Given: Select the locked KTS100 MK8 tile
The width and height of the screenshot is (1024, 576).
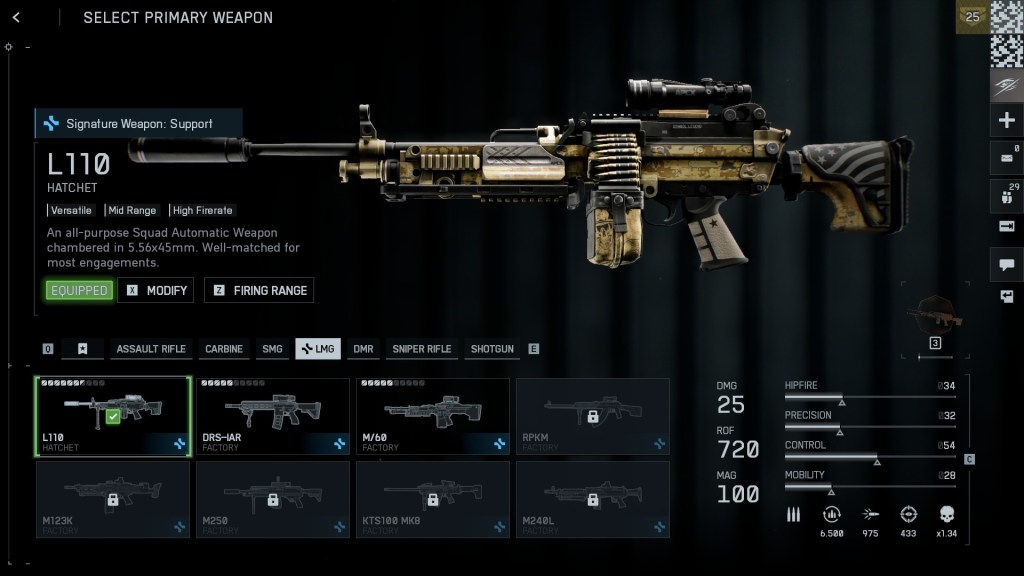Looking at the screenshot, I should click(x=433, y=499).
